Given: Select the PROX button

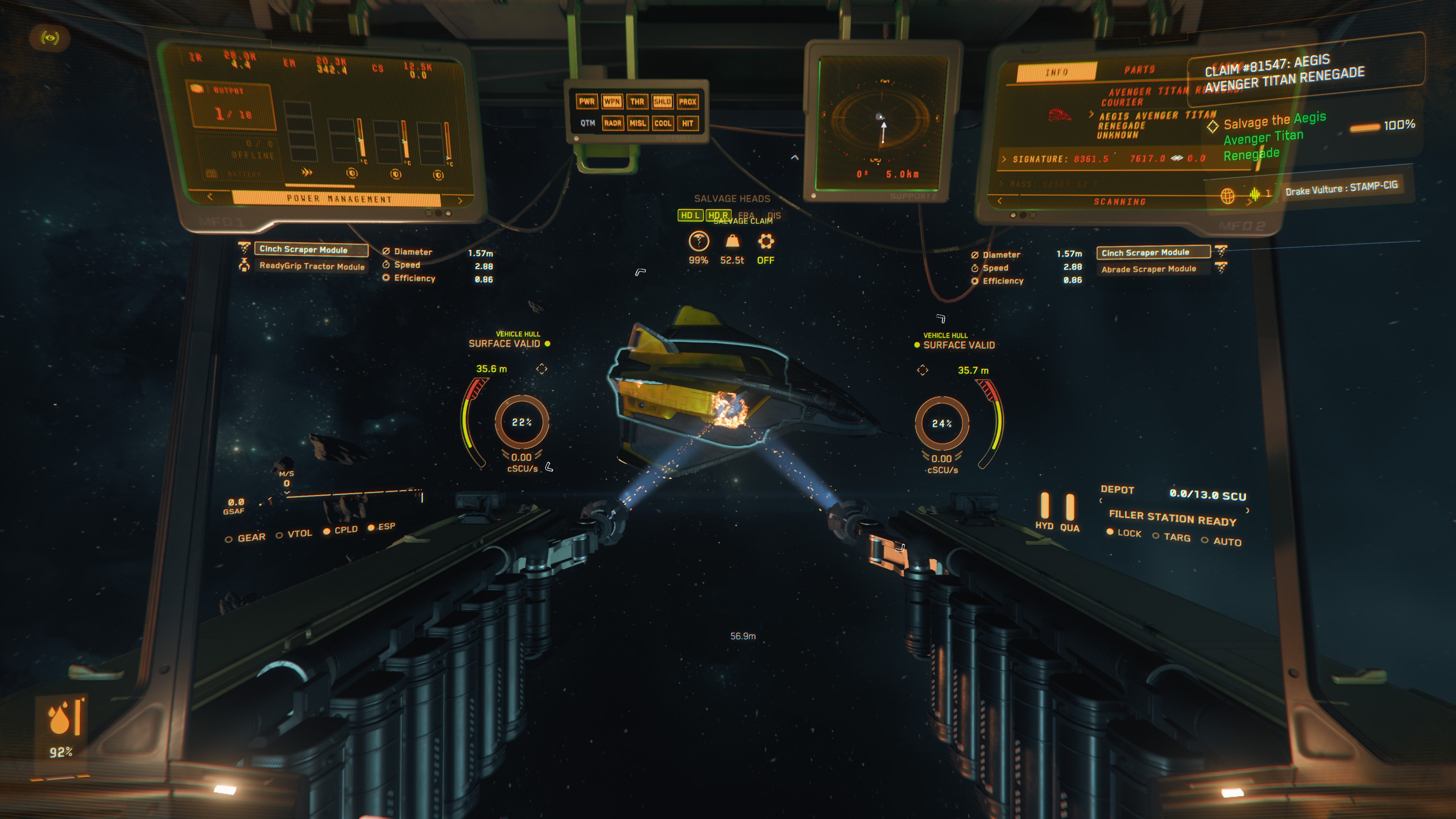Looking at the screenshot, I should tap(687, 102).
